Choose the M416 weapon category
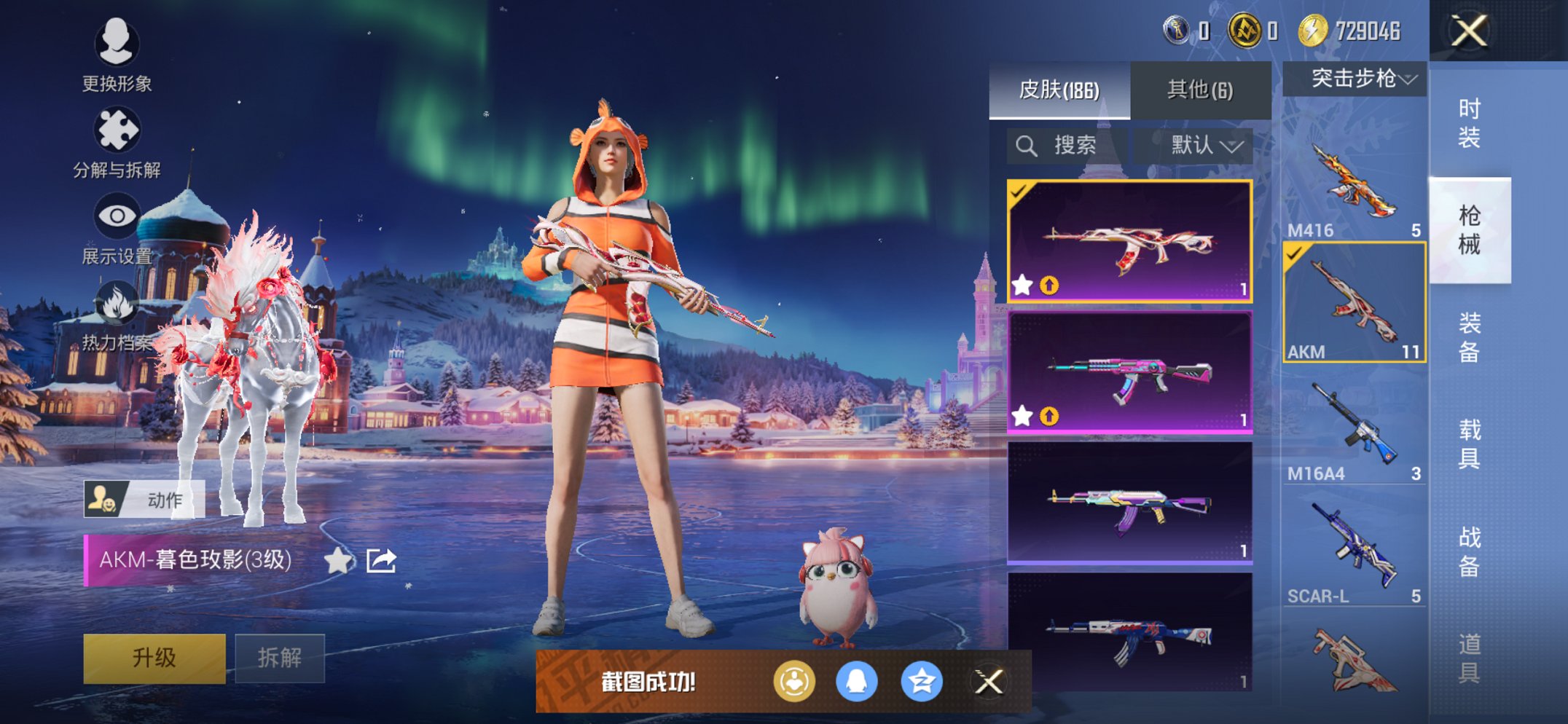Viewport: 1568px width, 724px height. click(1354, 186)
